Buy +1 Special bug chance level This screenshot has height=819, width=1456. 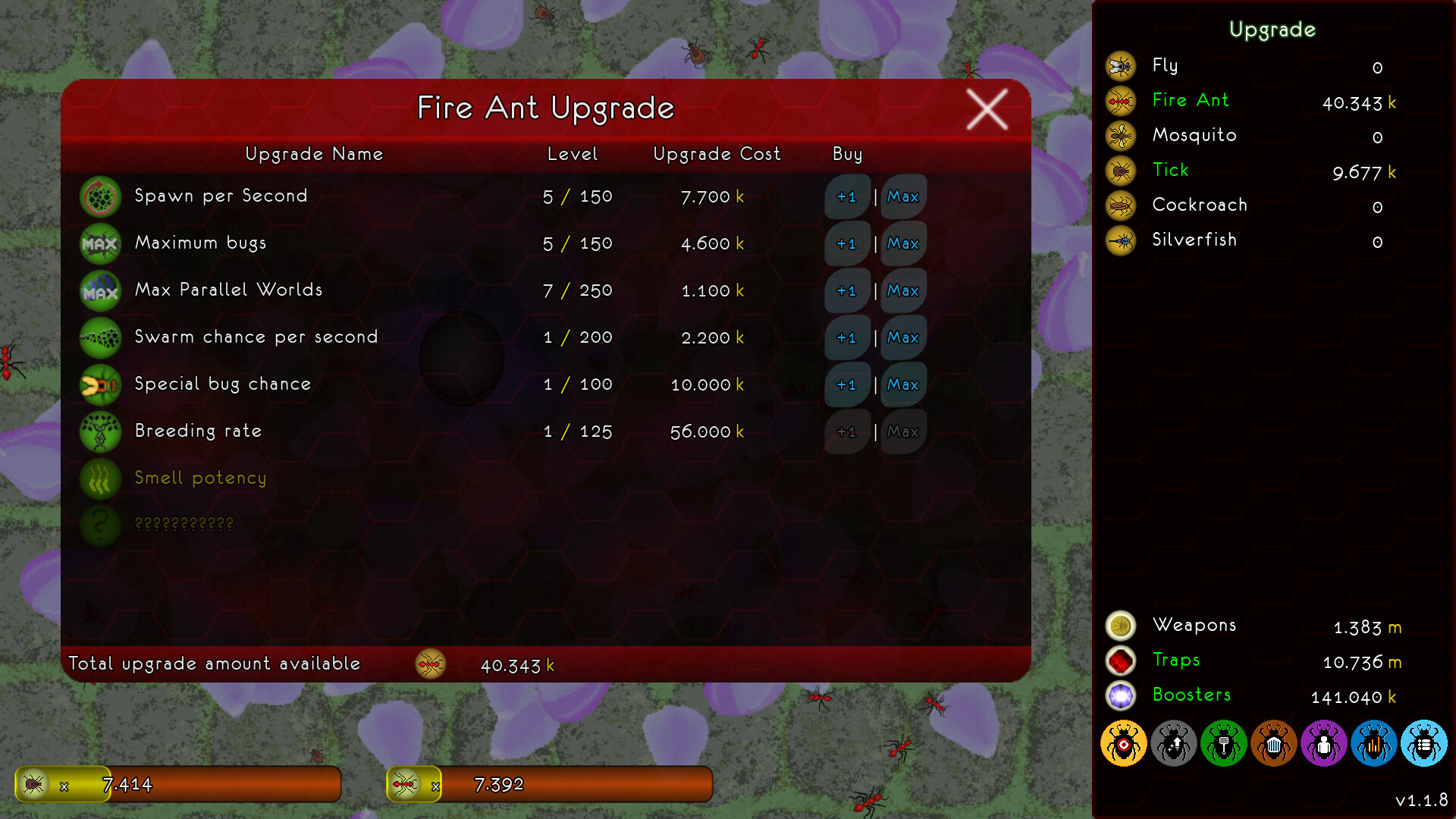(x=847, y=384)
